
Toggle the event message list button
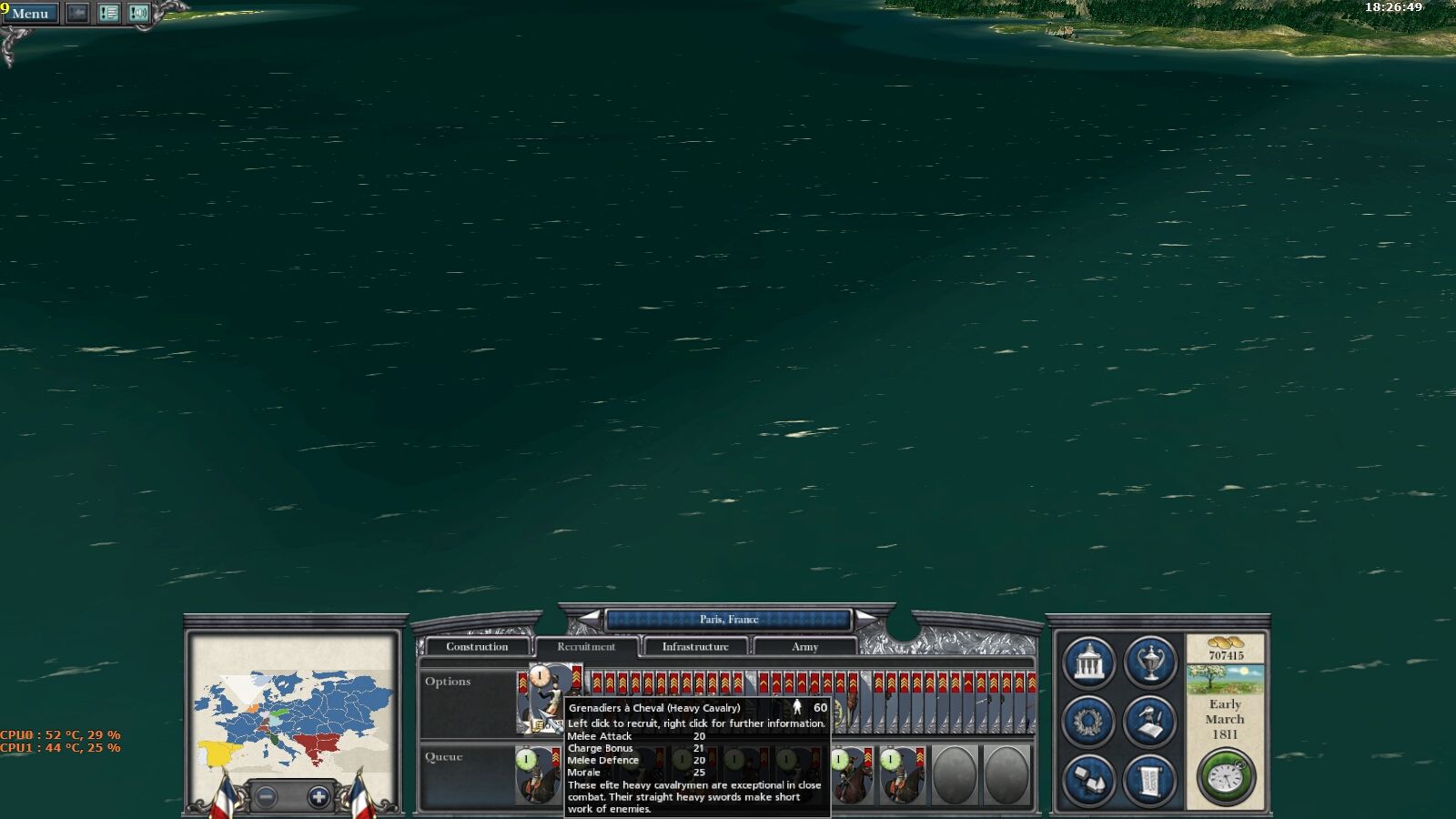108,13
